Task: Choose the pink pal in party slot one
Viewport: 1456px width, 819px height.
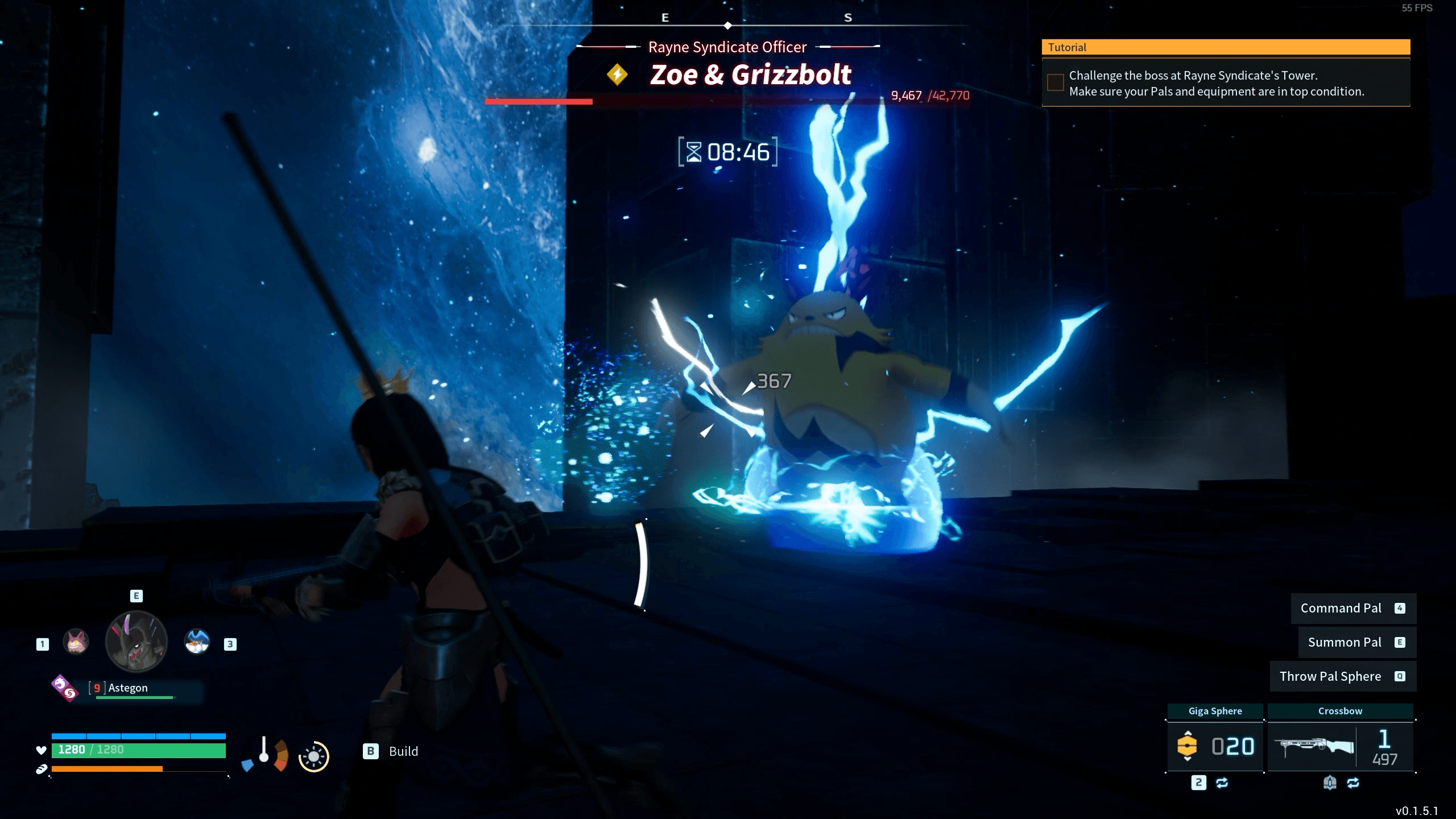Action: pyautogui.click(x=76, y=642)
